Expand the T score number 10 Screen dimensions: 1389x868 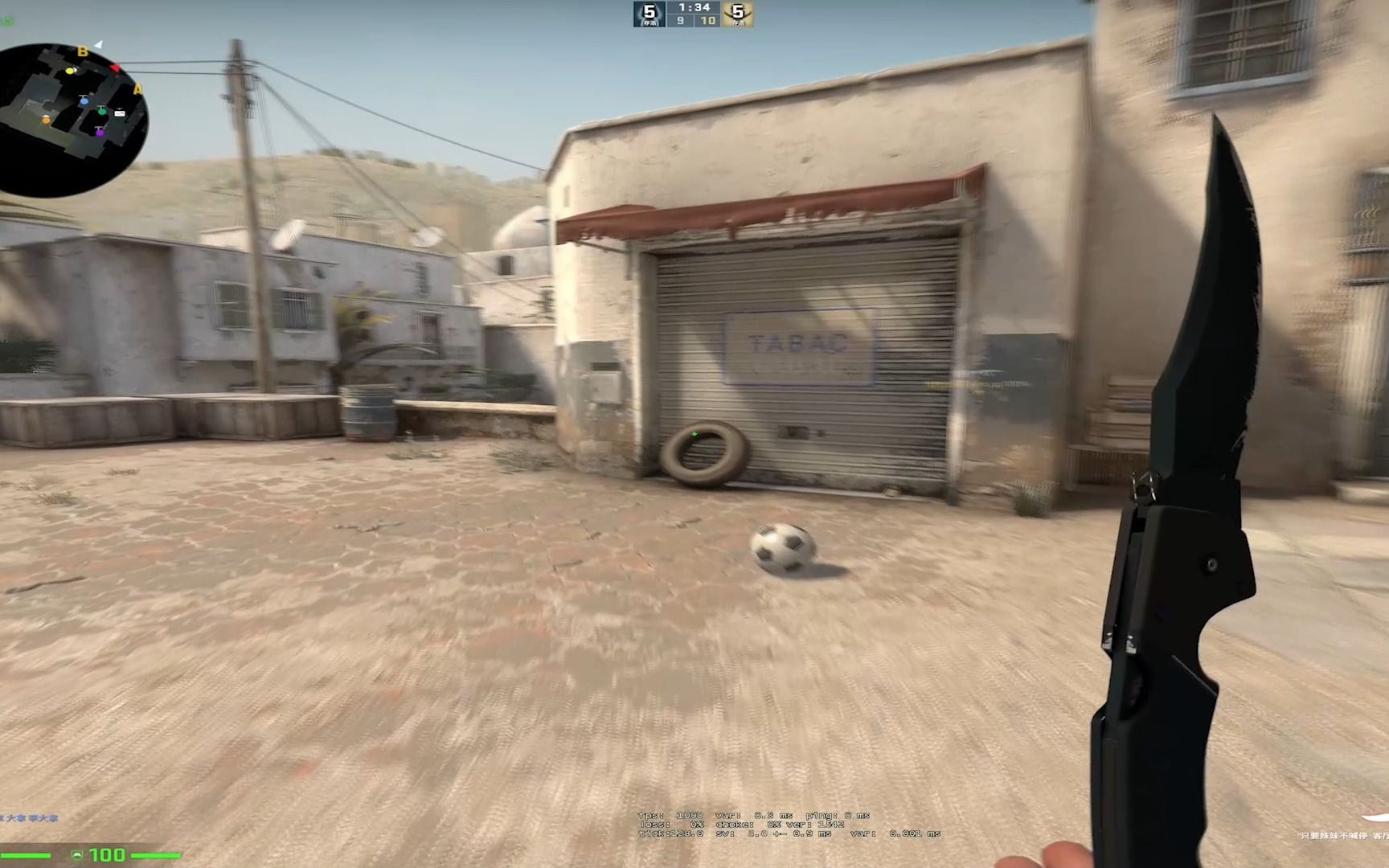click(x=707, y=22)
